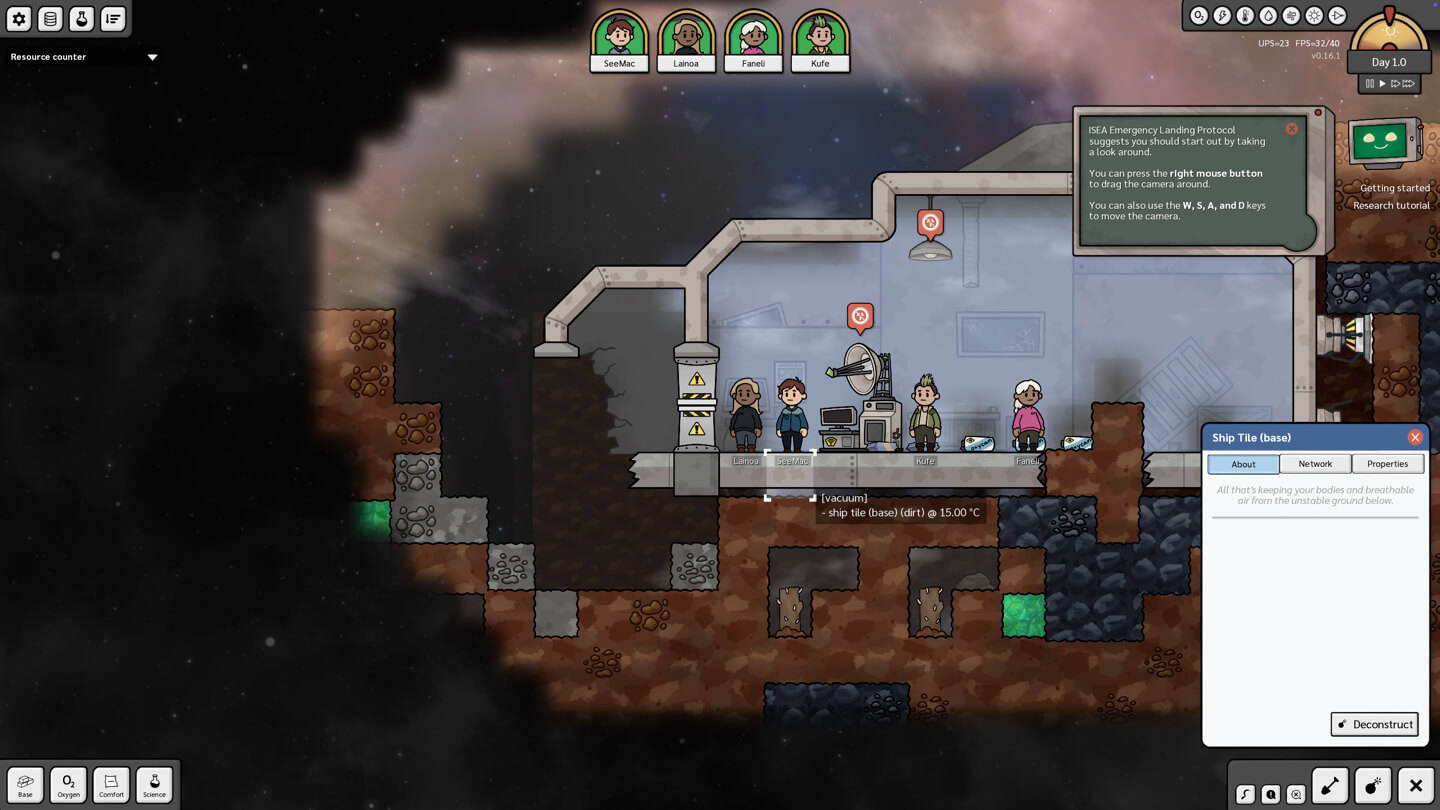This screenshot has height=810, width=1440.
Task: Show the water droplet liquid overlay
Action: coord(1268,16)
